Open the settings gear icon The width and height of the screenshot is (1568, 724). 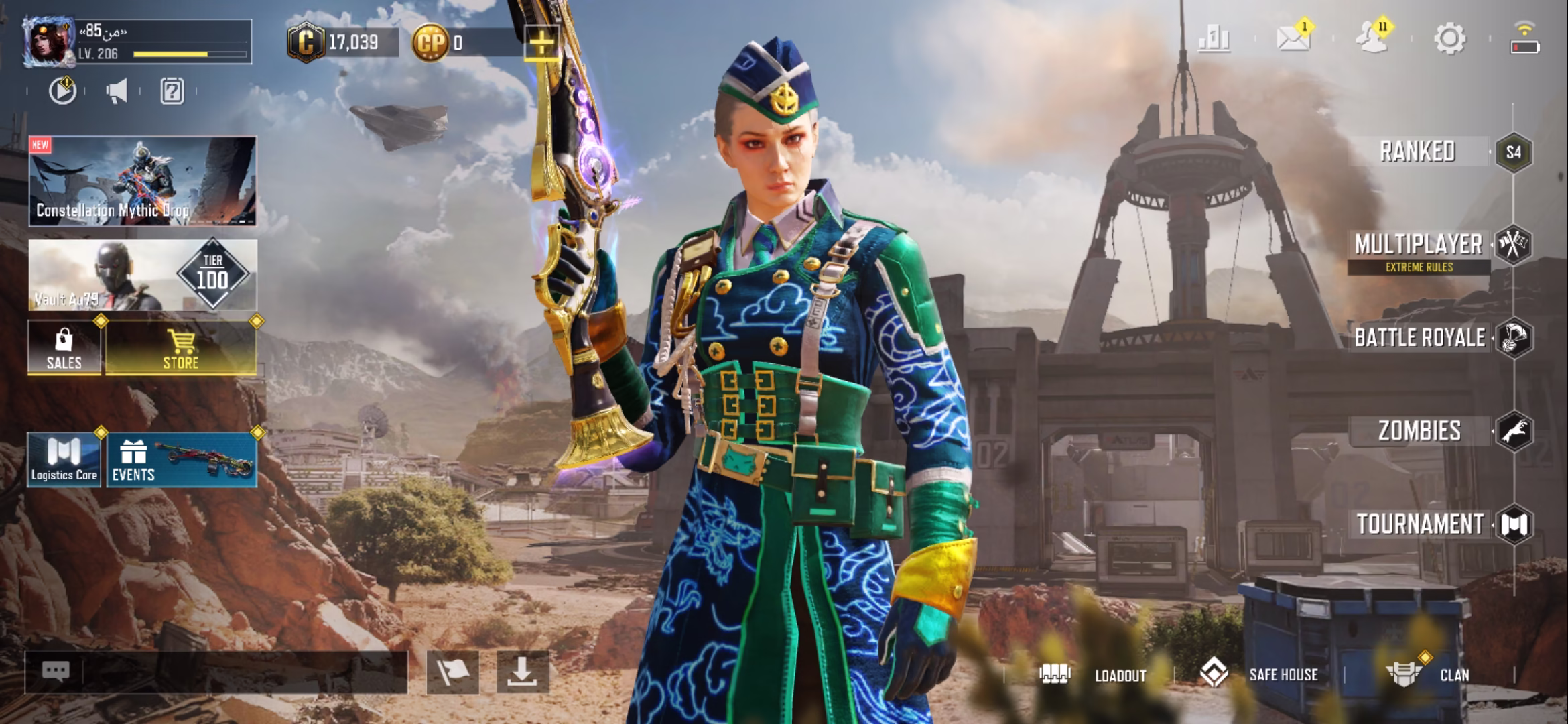click(1449, 39)
